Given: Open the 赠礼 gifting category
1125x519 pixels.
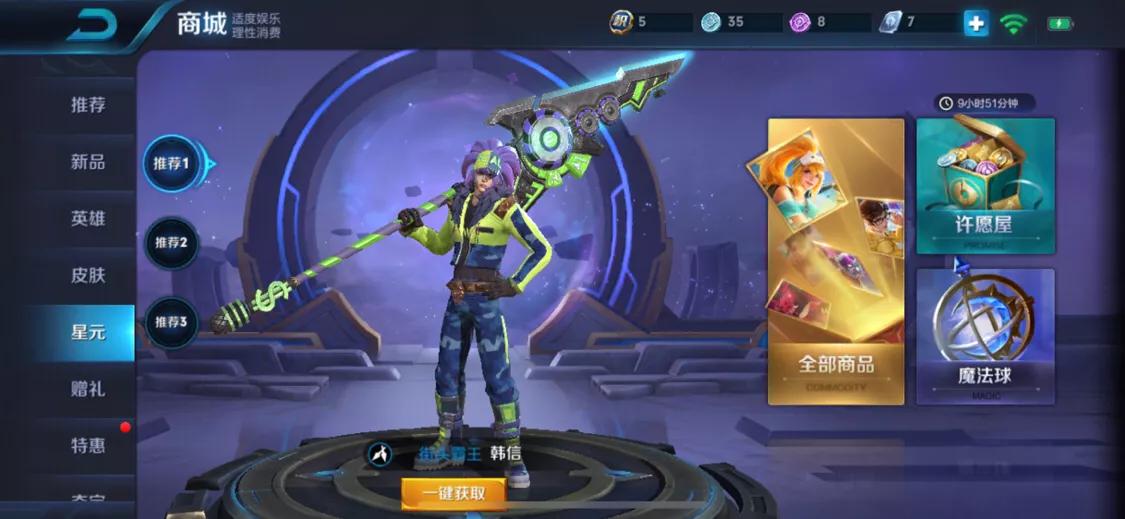Looking at the screenshot, I should coord(88,389).
